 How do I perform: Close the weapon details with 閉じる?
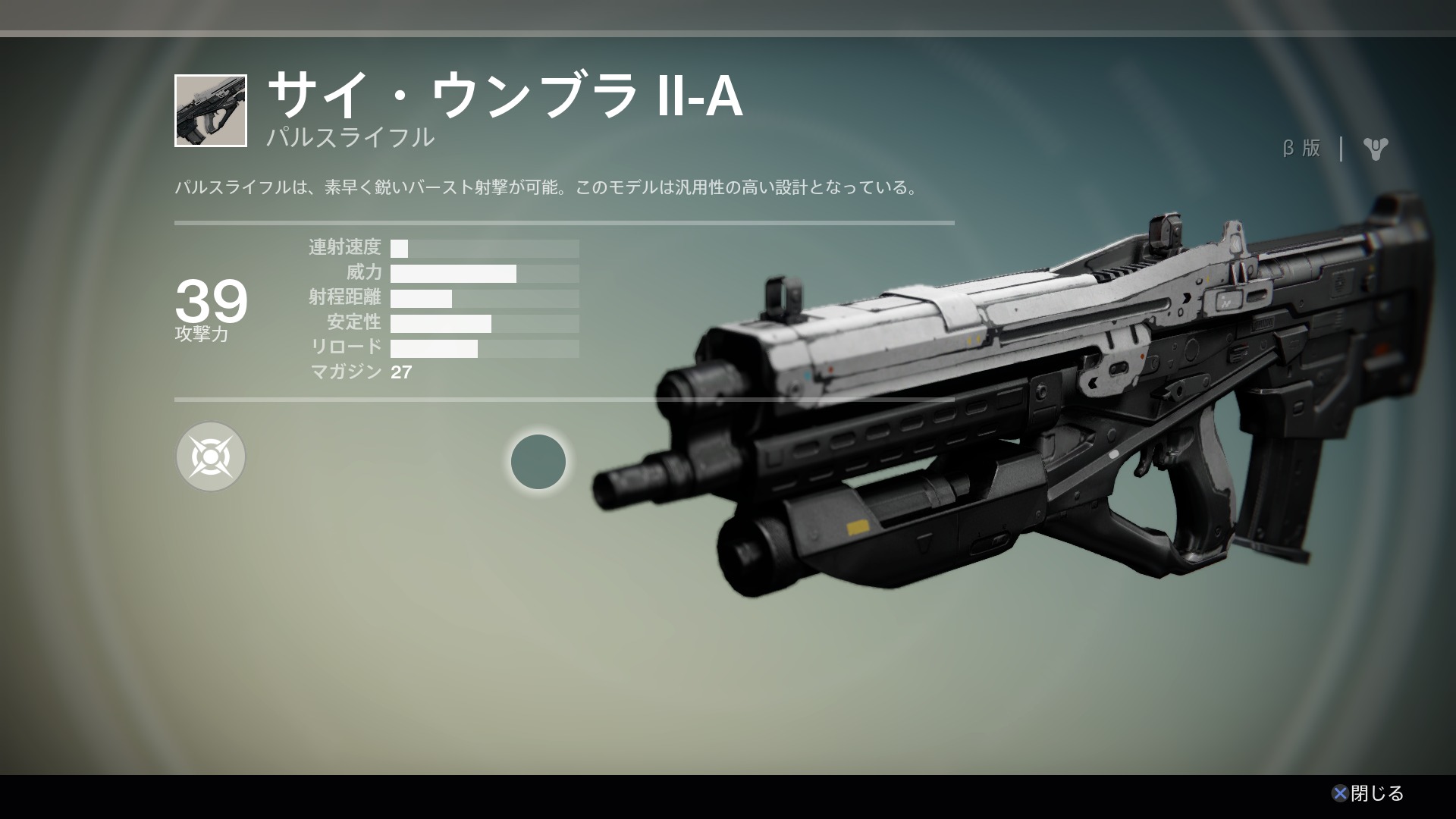(x=1367, y=793)
